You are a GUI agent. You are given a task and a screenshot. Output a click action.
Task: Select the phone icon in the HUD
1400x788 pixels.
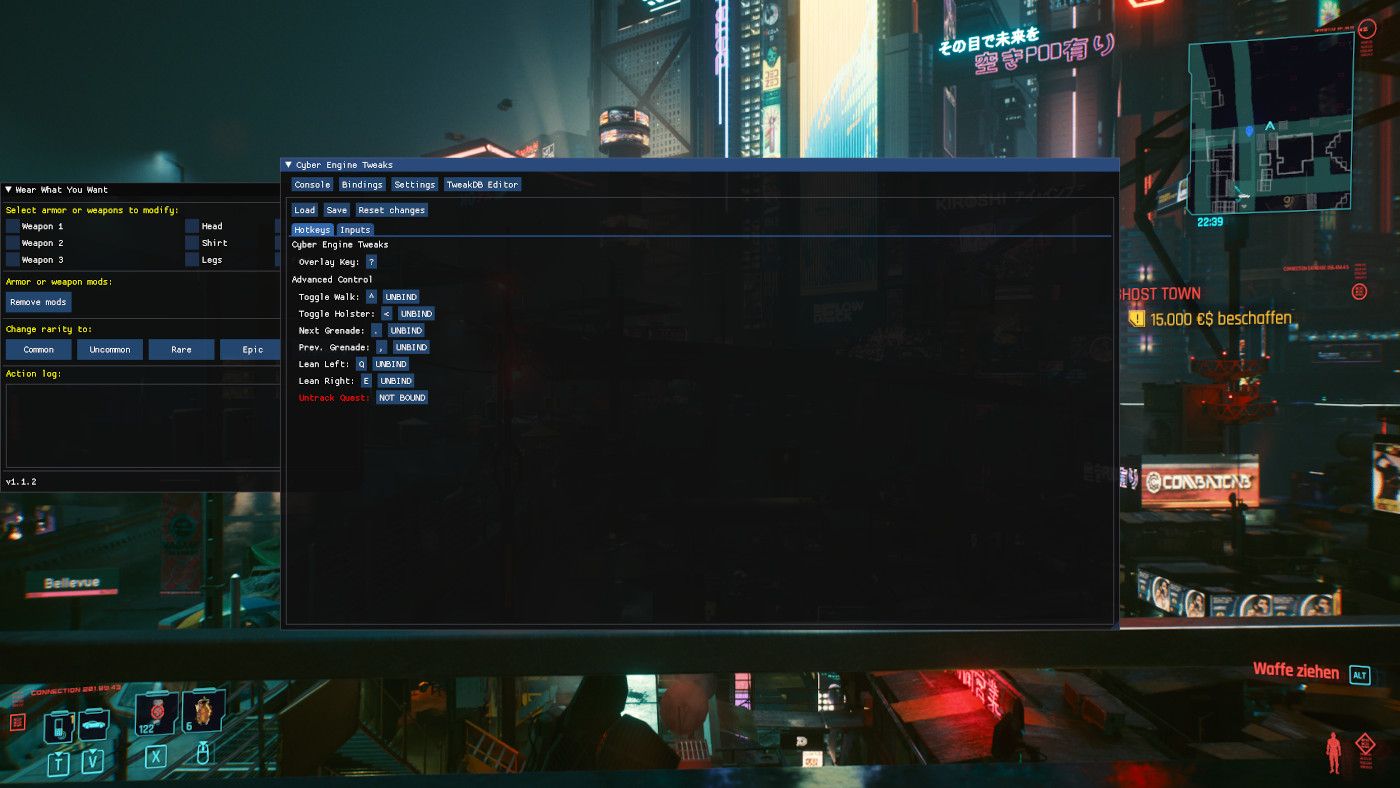58,725
